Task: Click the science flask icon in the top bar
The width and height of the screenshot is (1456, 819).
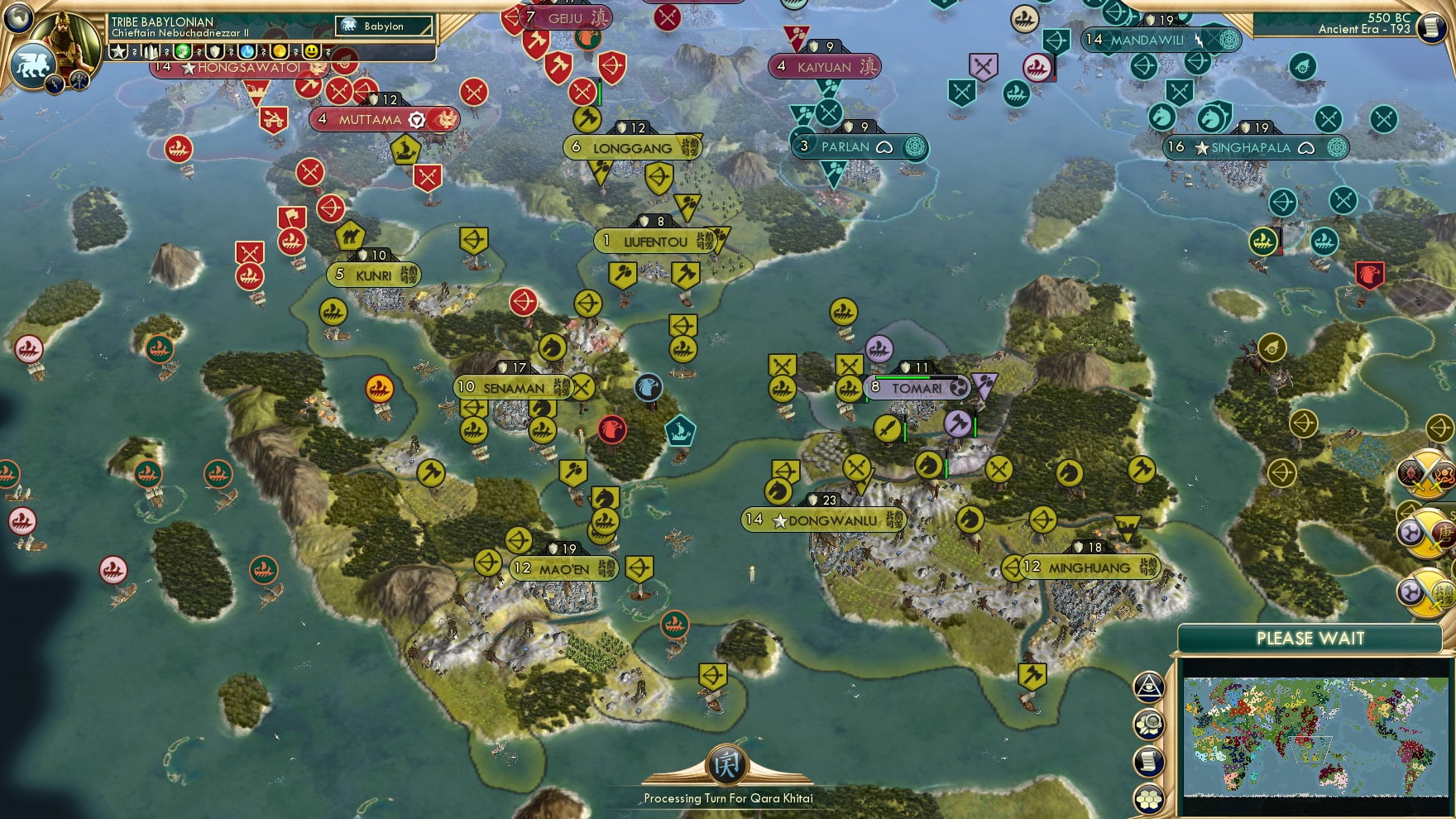Action: coord(247,52)
